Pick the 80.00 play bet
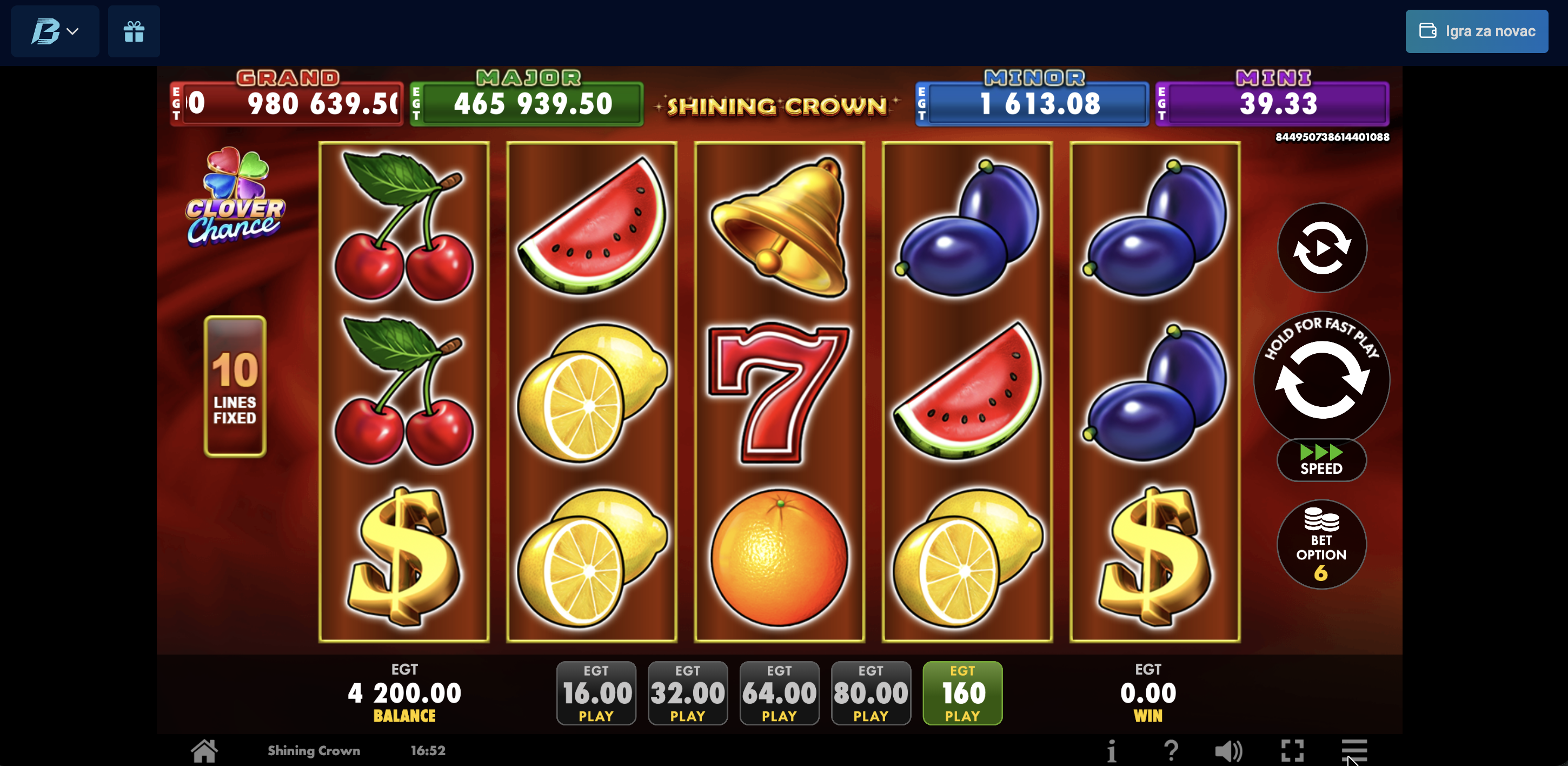 click(x=871, y=693)
